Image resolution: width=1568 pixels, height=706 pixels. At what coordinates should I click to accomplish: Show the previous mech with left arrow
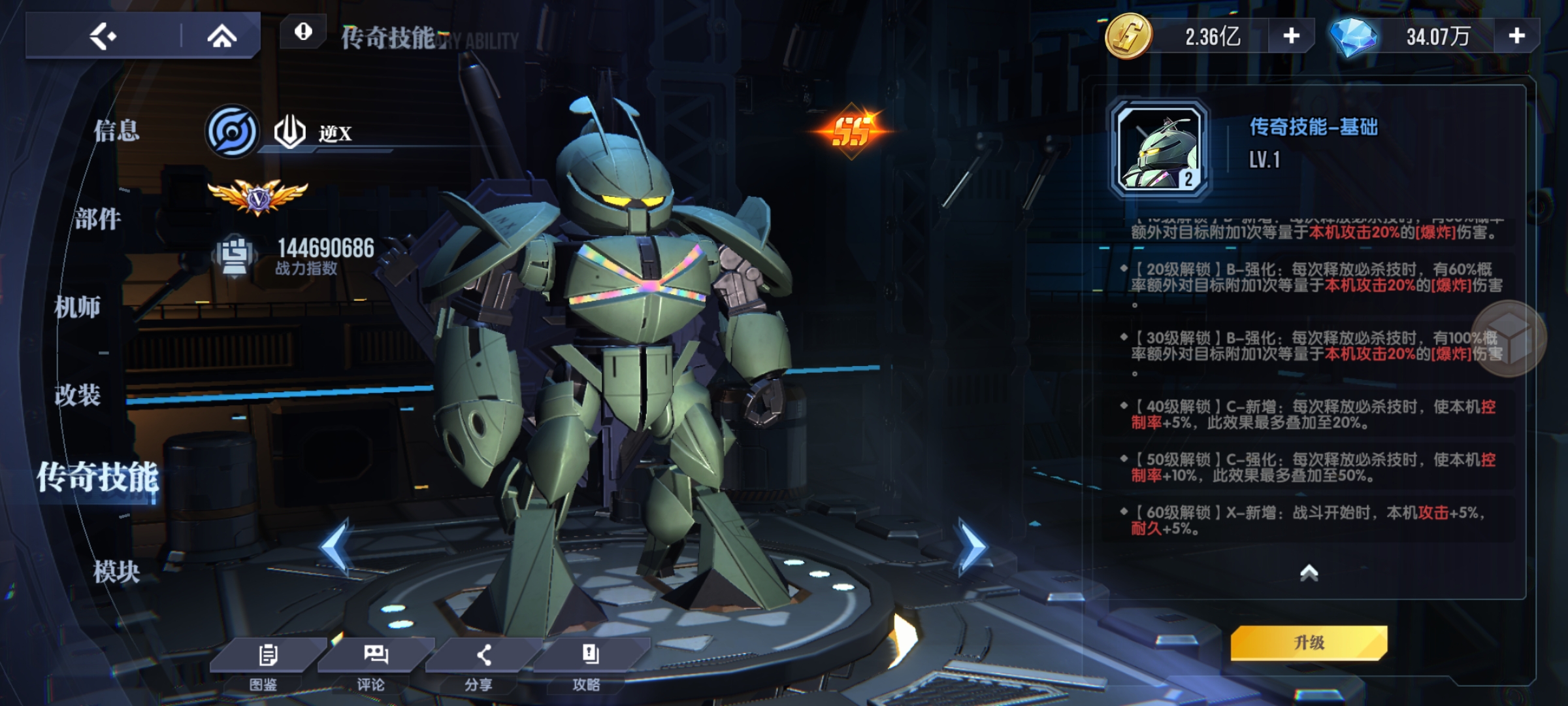click(x=336, y=546)
